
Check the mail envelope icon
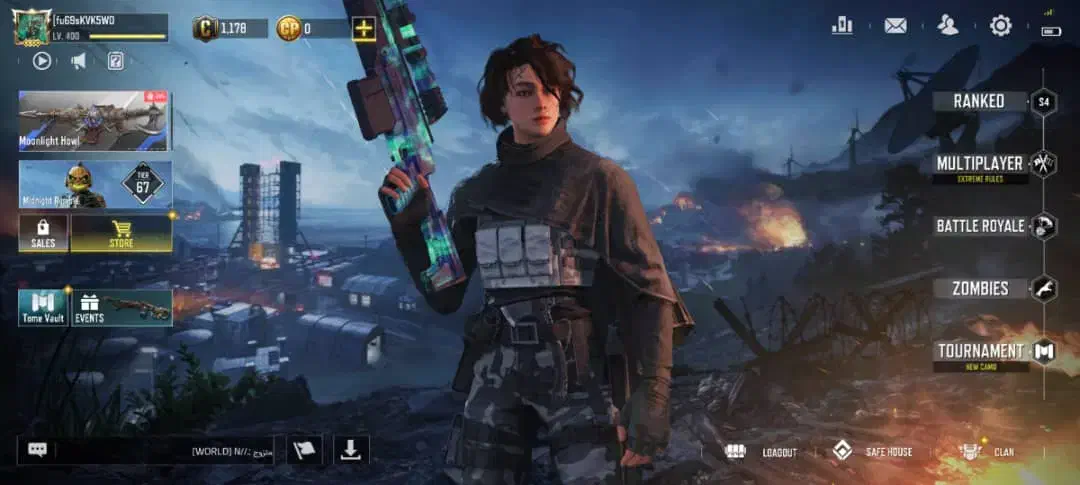[895, 26]
